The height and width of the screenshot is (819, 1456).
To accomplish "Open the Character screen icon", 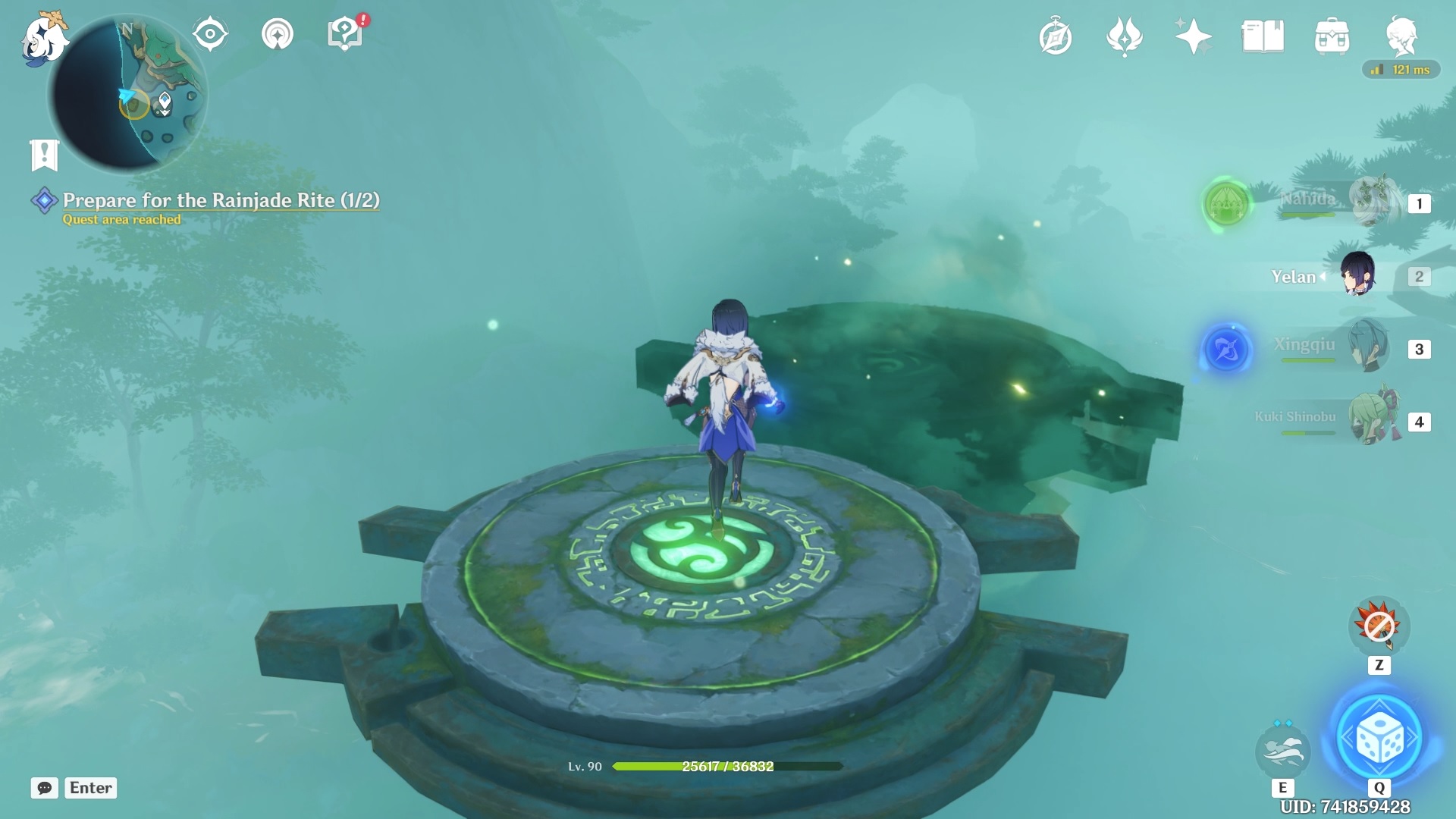I will [x=1404, y=36].
